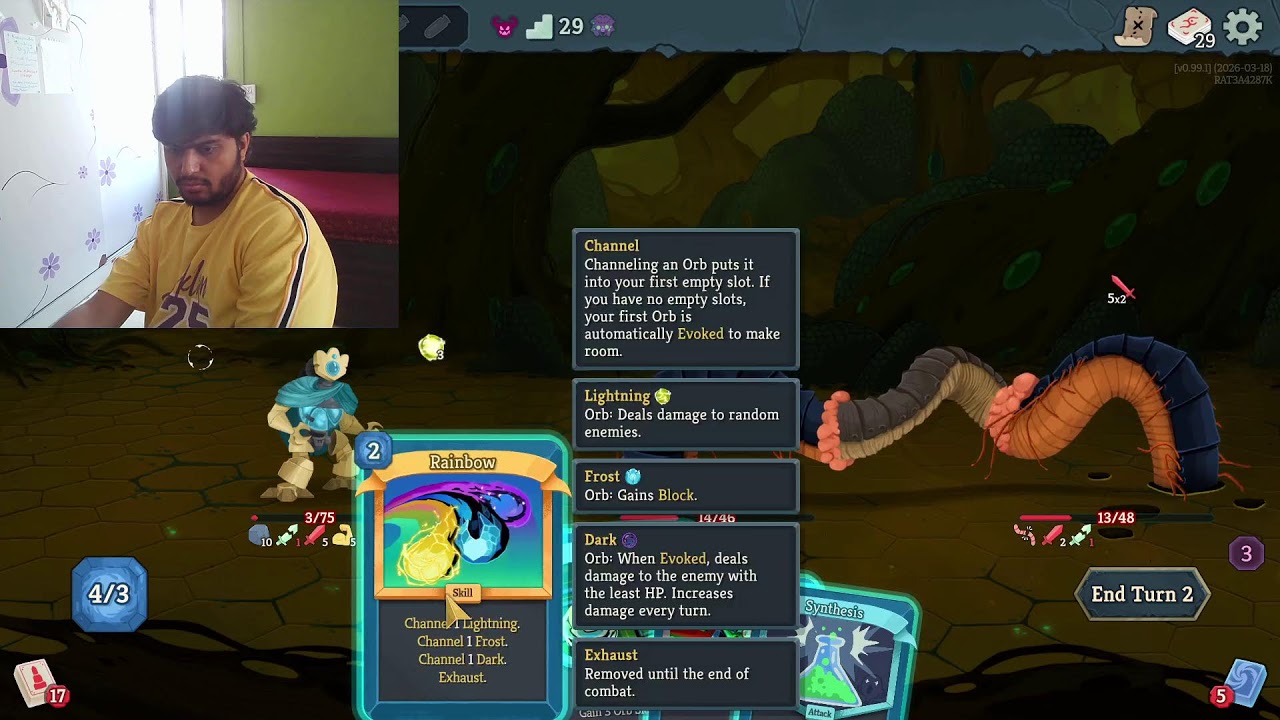1280x720 pixels.
Task: Open the settings gear menu
Action: (1243, 27)
